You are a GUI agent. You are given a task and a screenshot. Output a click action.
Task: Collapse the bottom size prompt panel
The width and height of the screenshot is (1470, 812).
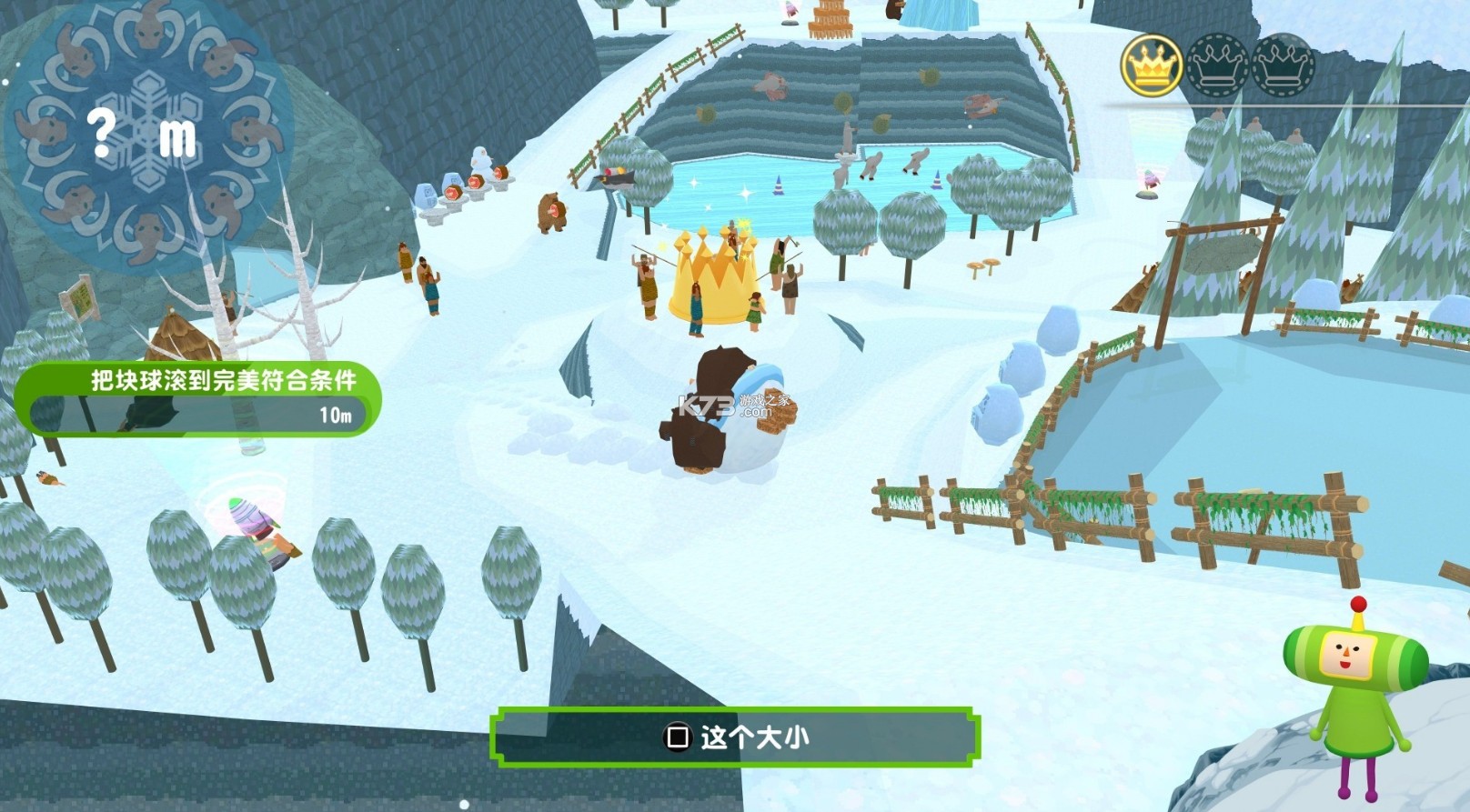click(x=735, y=738)
